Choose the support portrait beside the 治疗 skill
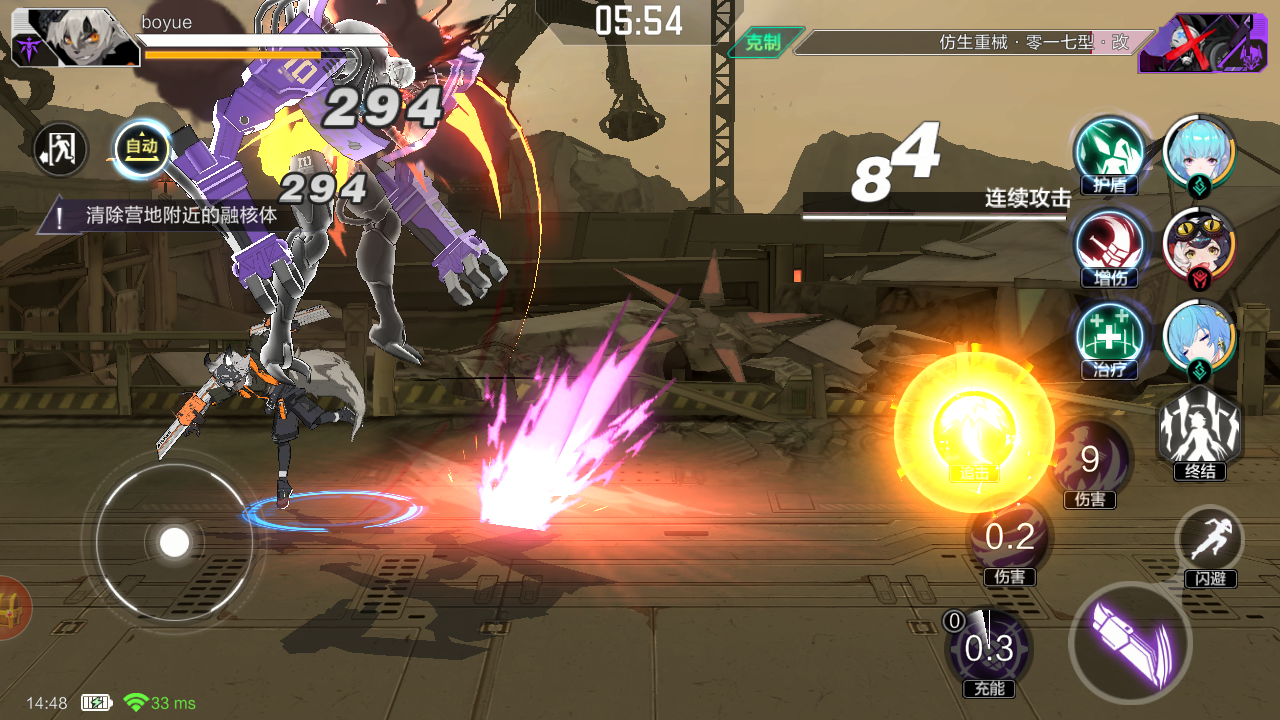 [x=1199, y=337]
